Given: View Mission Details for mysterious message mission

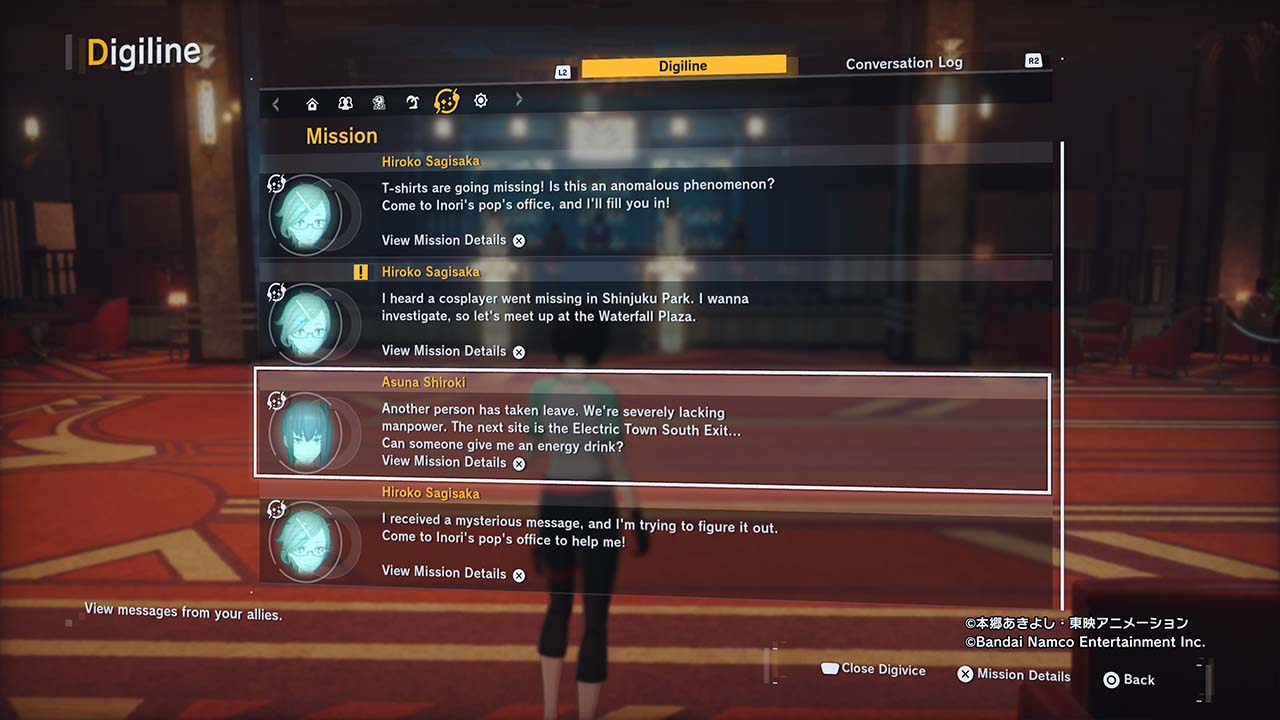Looking at the screenshot, I should click(x=453, y=572).
